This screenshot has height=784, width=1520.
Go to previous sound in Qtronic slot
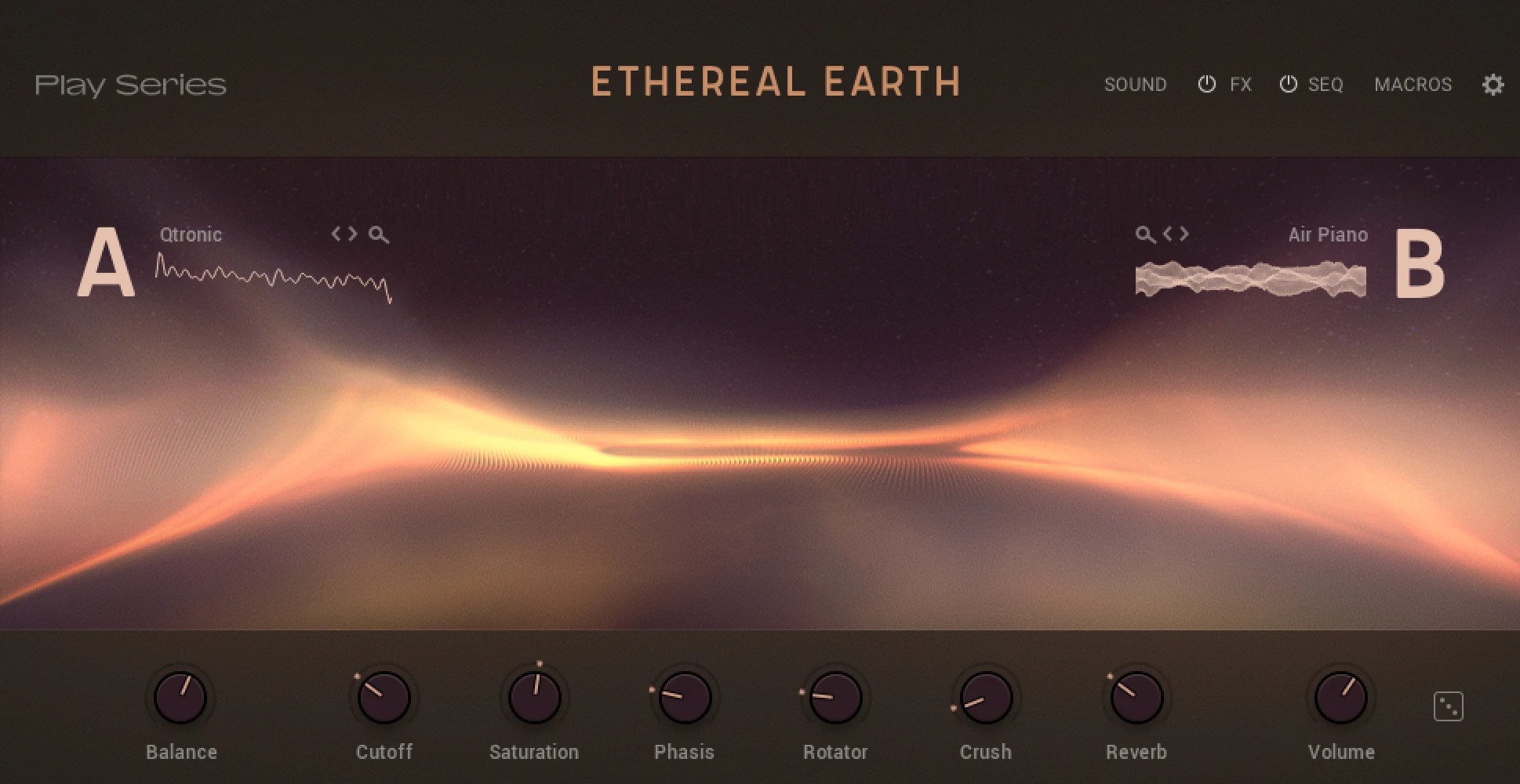[335, 234]
